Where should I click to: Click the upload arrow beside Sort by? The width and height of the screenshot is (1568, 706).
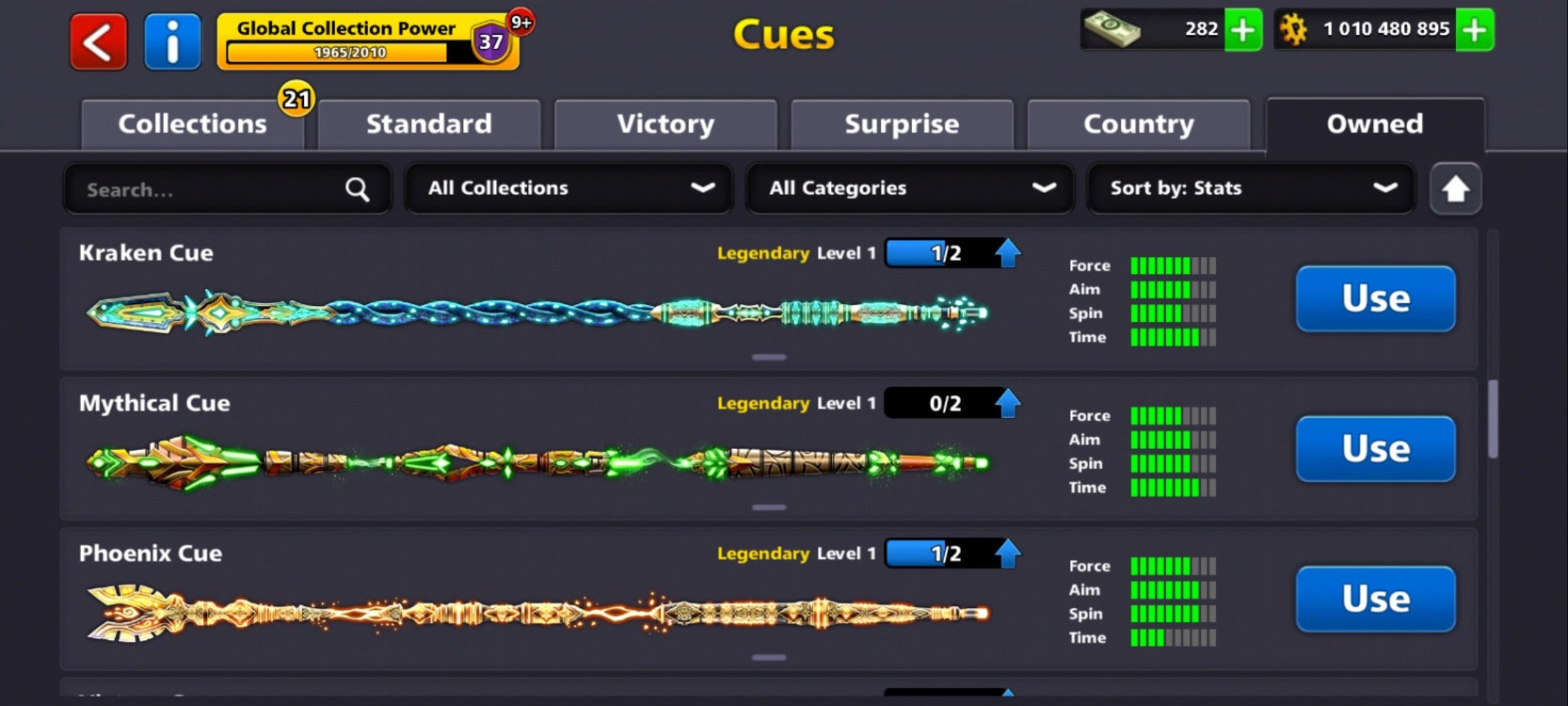(x=1455, y=188)
